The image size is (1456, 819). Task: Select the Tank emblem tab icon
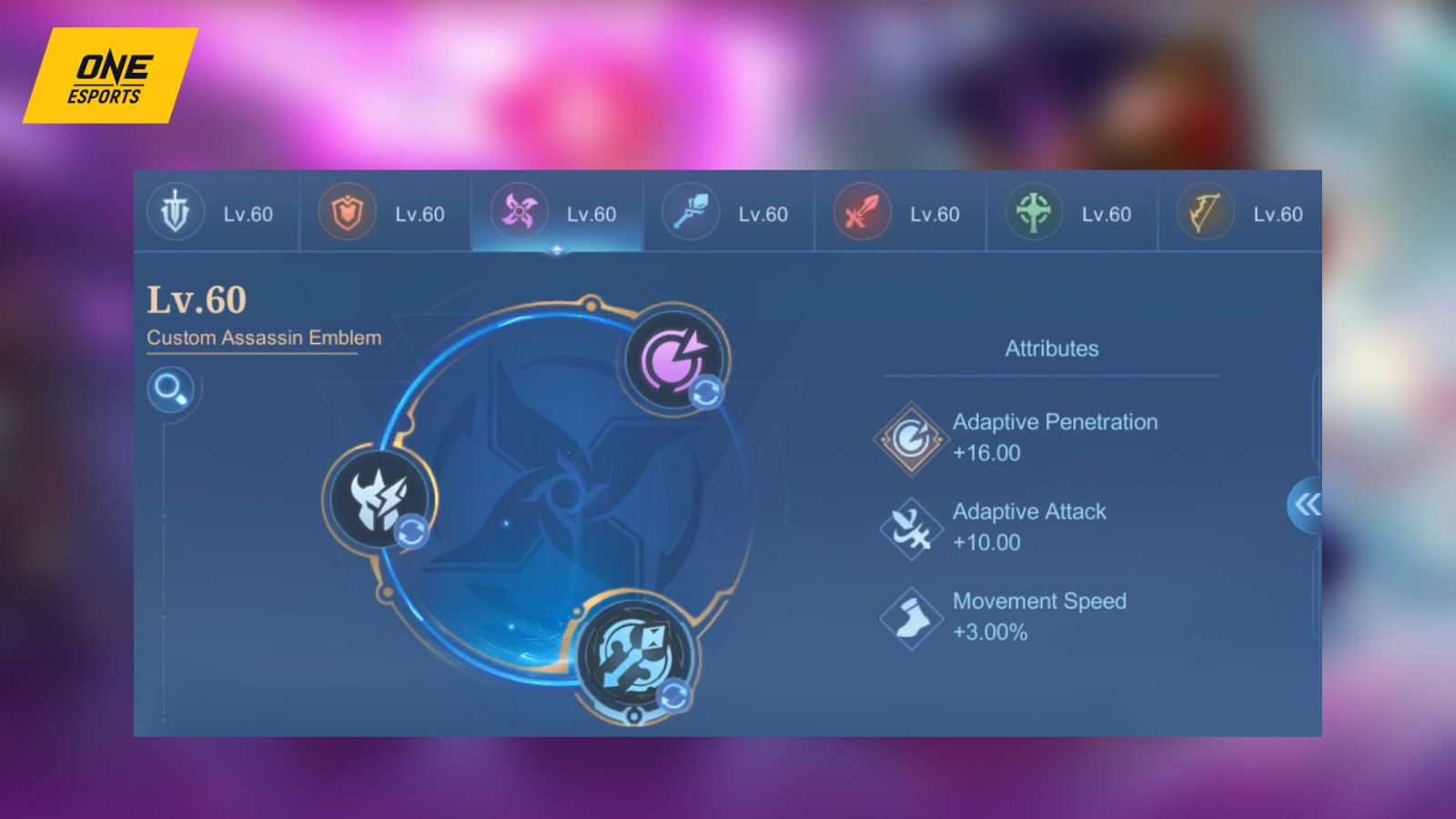176,213
